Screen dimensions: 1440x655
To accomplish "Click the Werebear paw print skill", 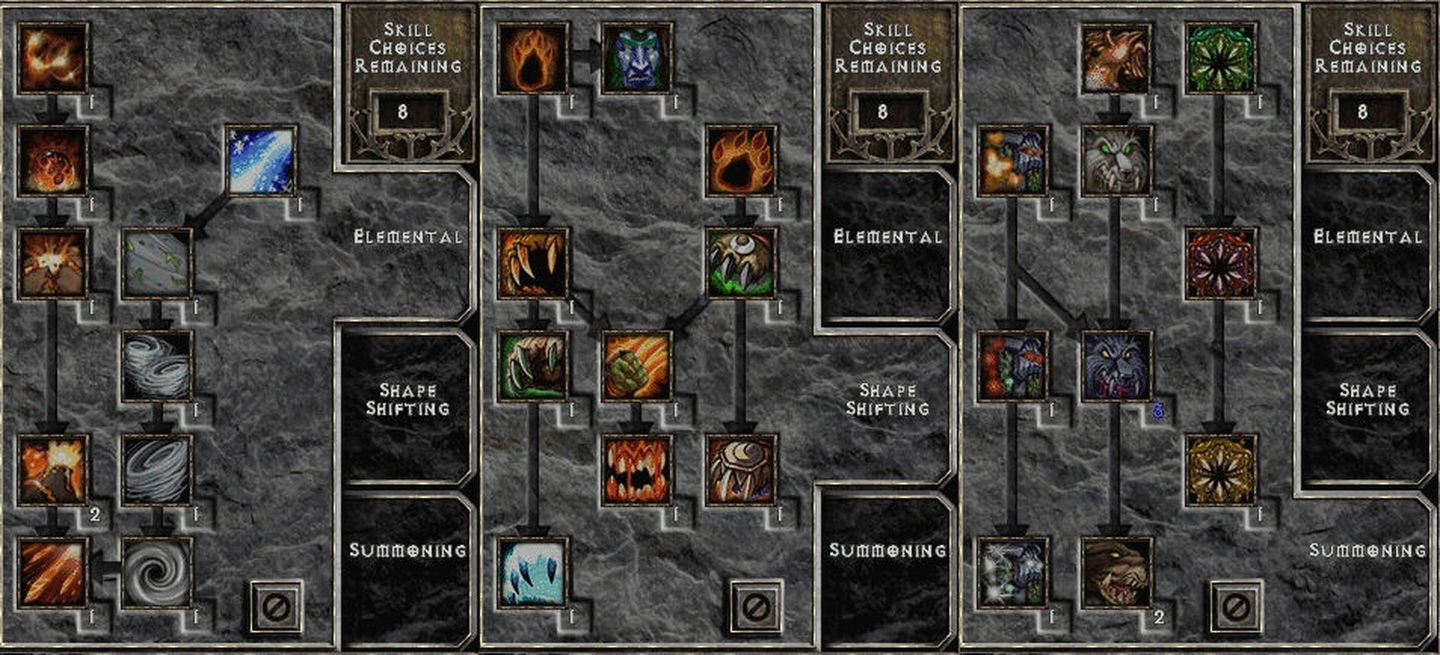I will point(740,160).
